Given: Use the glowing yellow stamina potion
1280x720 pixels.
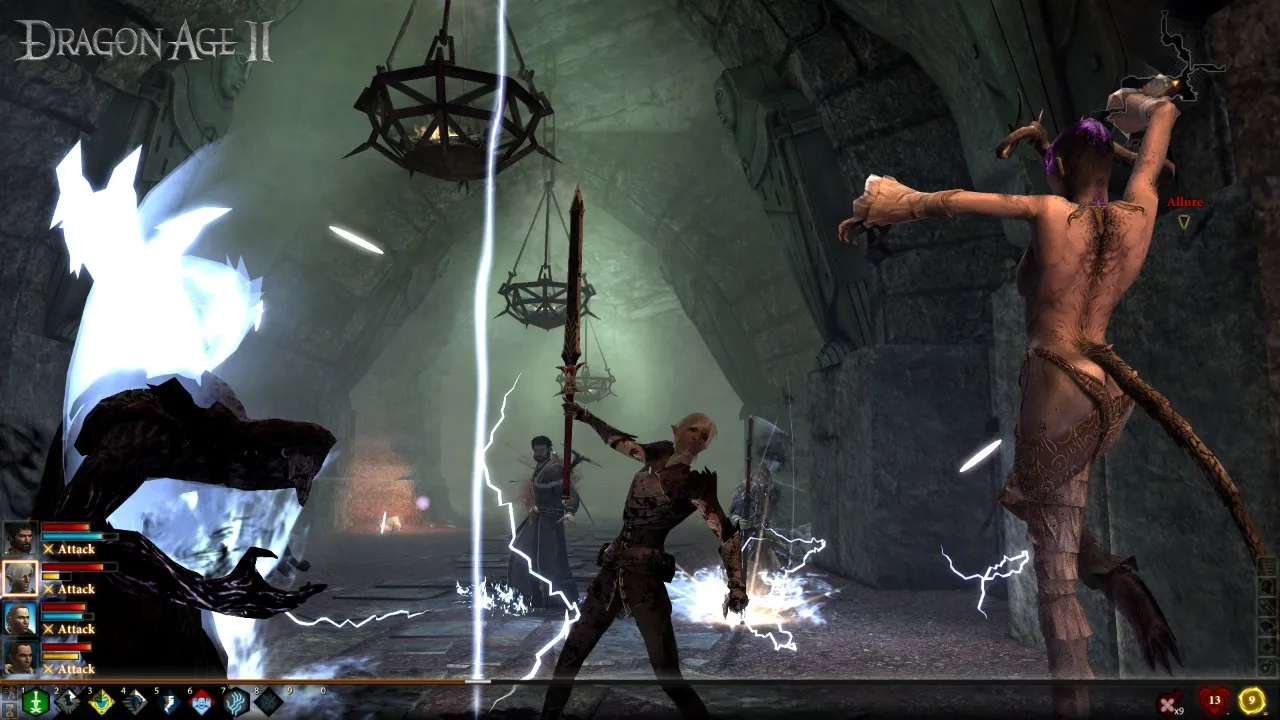Looking at the screenshot, I should (x=1252, y=700).
